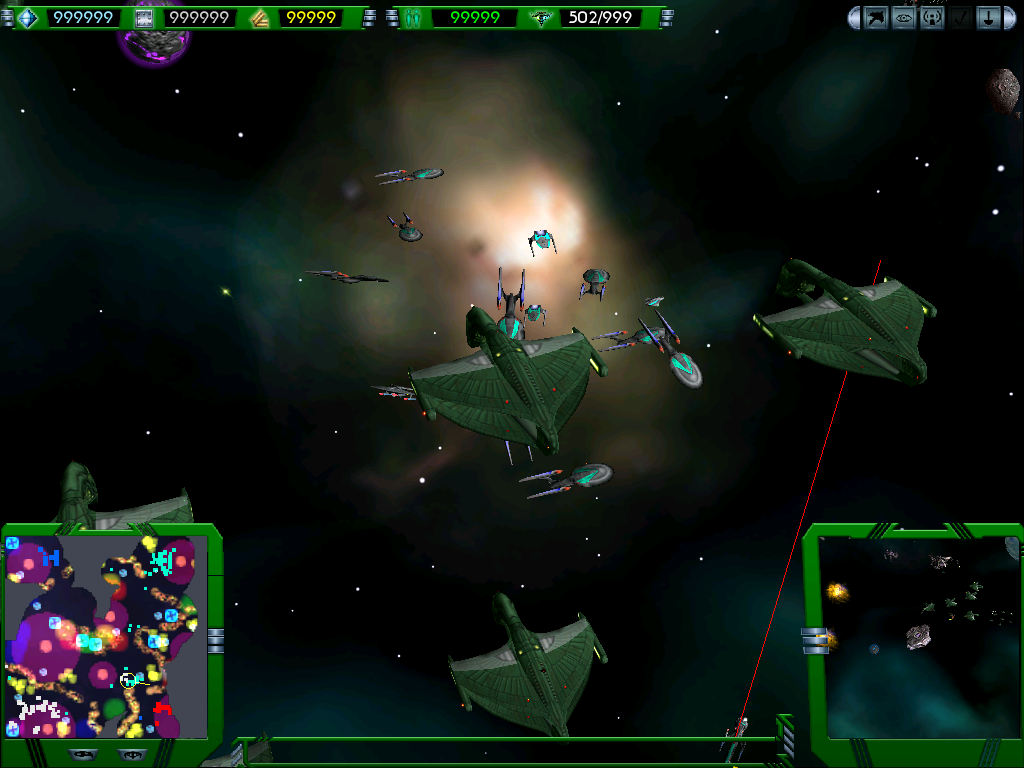Click the down-arrow menu button
This screenshot has height=768, width=1024.
(988, 18)
